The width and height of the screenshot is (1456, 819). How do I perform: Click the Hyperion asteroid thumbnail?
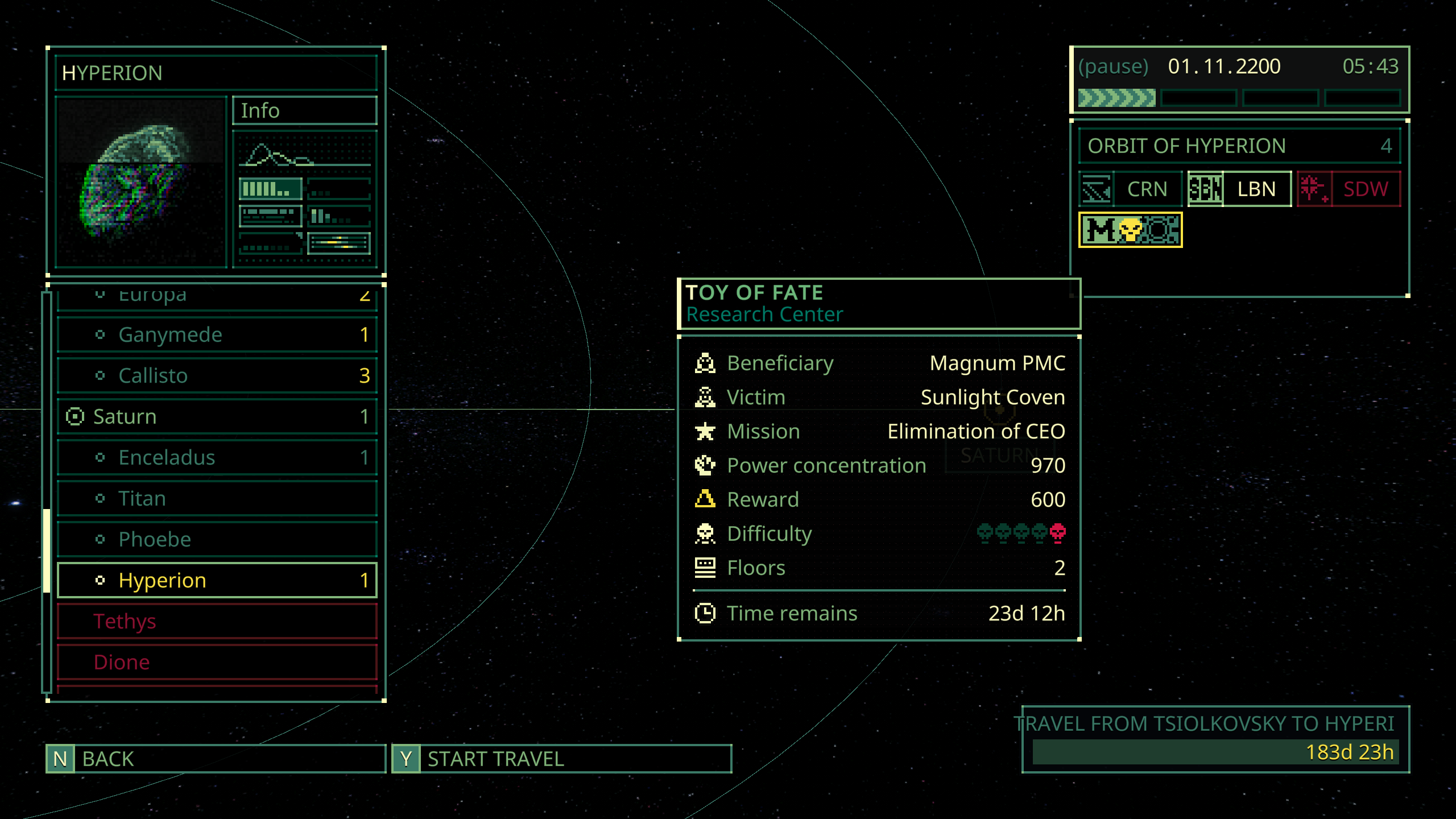tap(141, 182)
